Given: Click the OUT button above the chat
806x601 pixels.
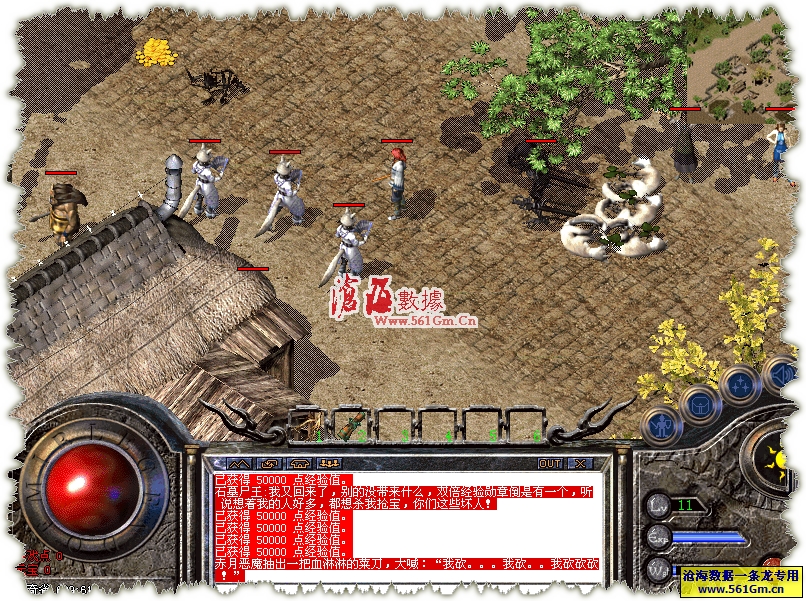Looking at the screenshot, I should click(x=549, y=464).
